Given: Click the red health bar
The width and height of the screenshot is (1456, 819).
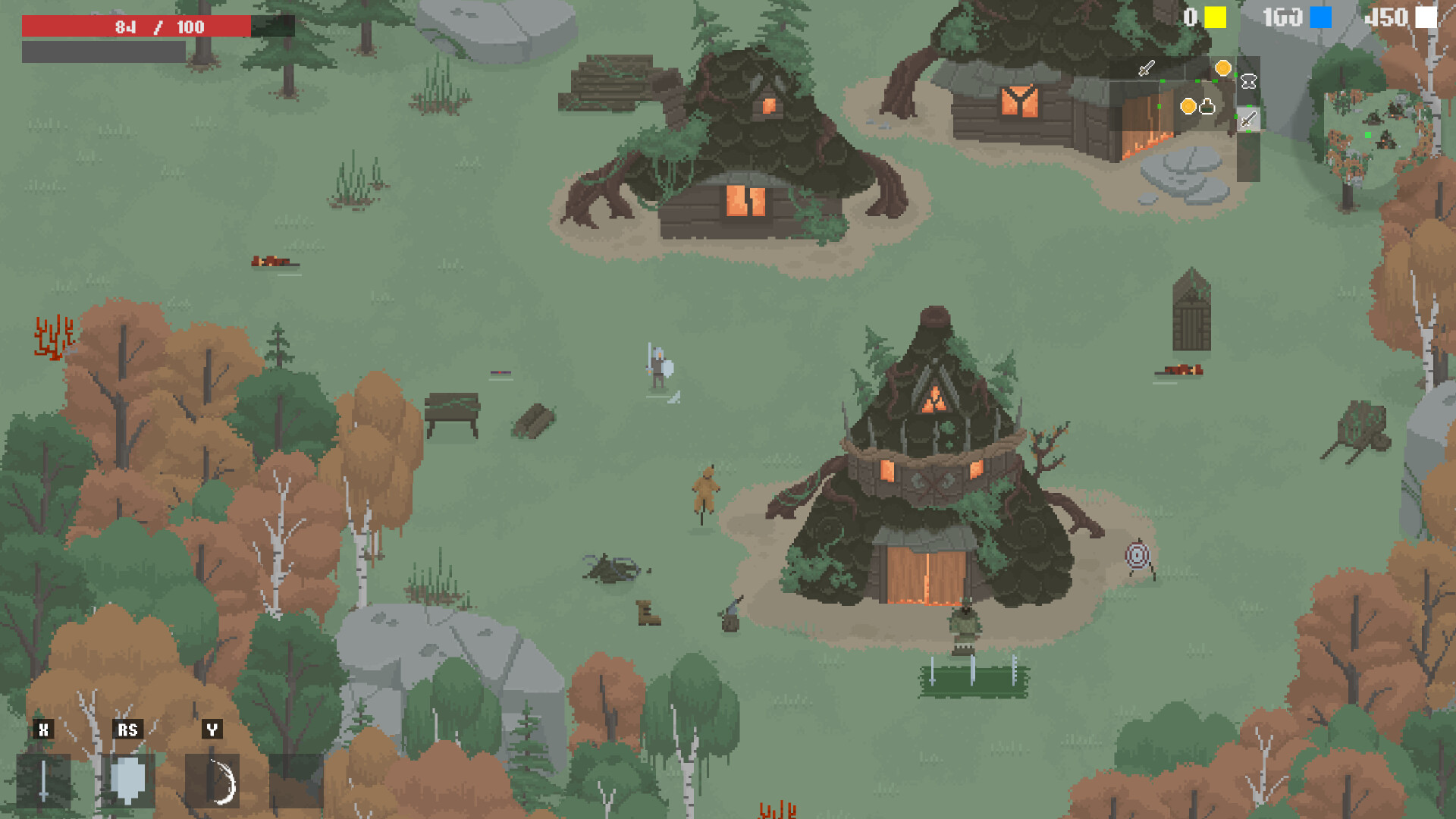Looking at the screenshot, I should click(x=136, y=26).
